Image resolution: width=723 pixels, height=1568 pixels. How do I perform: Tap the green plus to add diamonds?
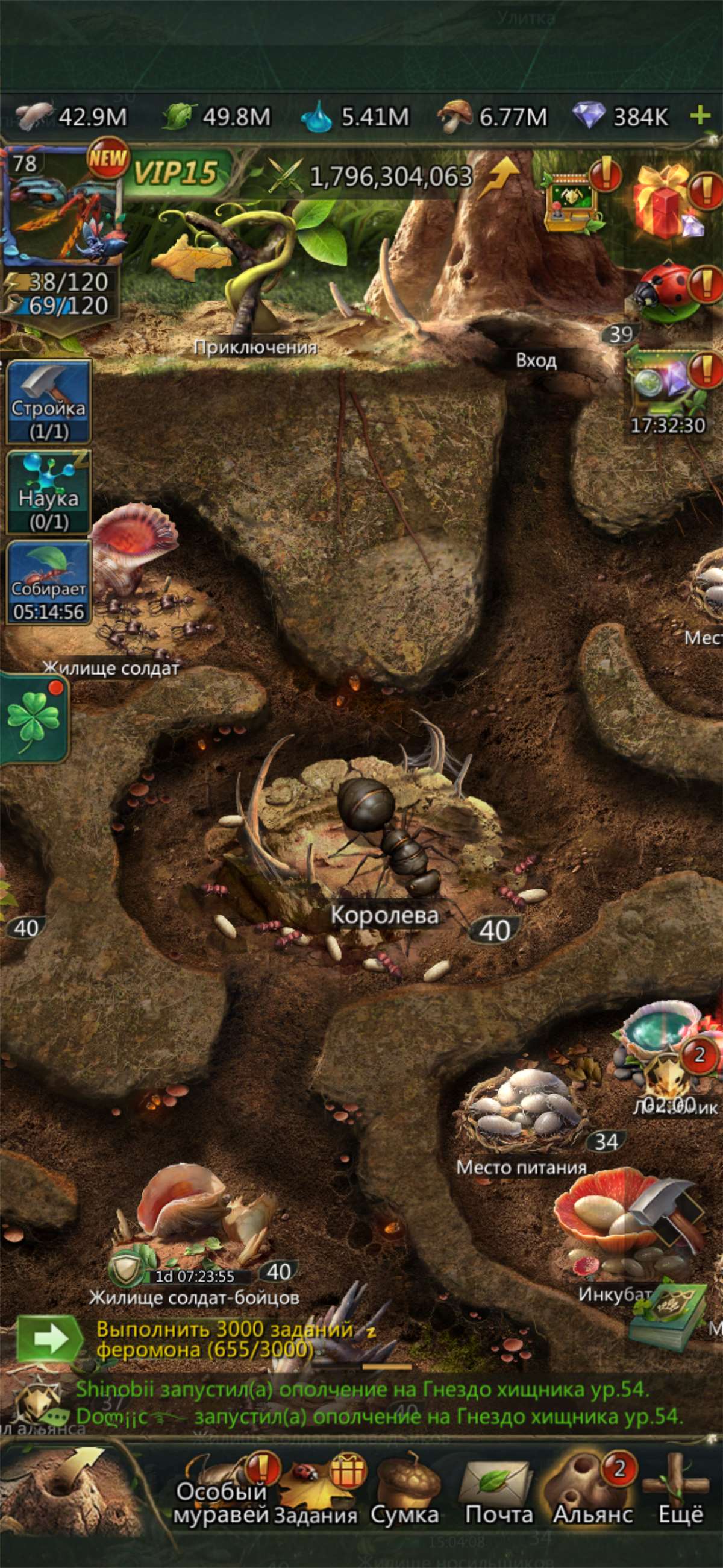701,115
